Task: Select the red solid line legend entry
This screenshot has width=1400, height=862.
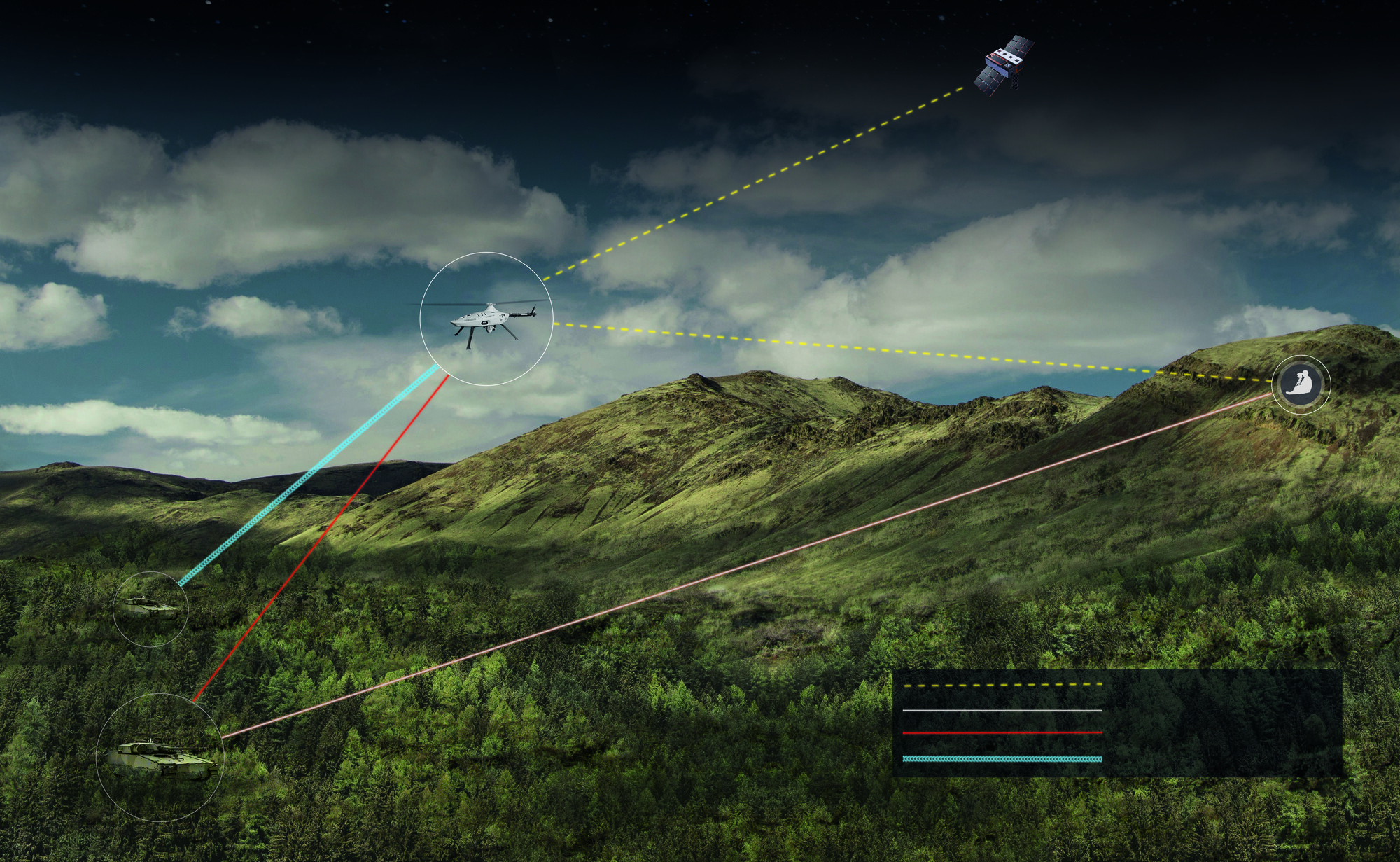Action: [1002, 733]
